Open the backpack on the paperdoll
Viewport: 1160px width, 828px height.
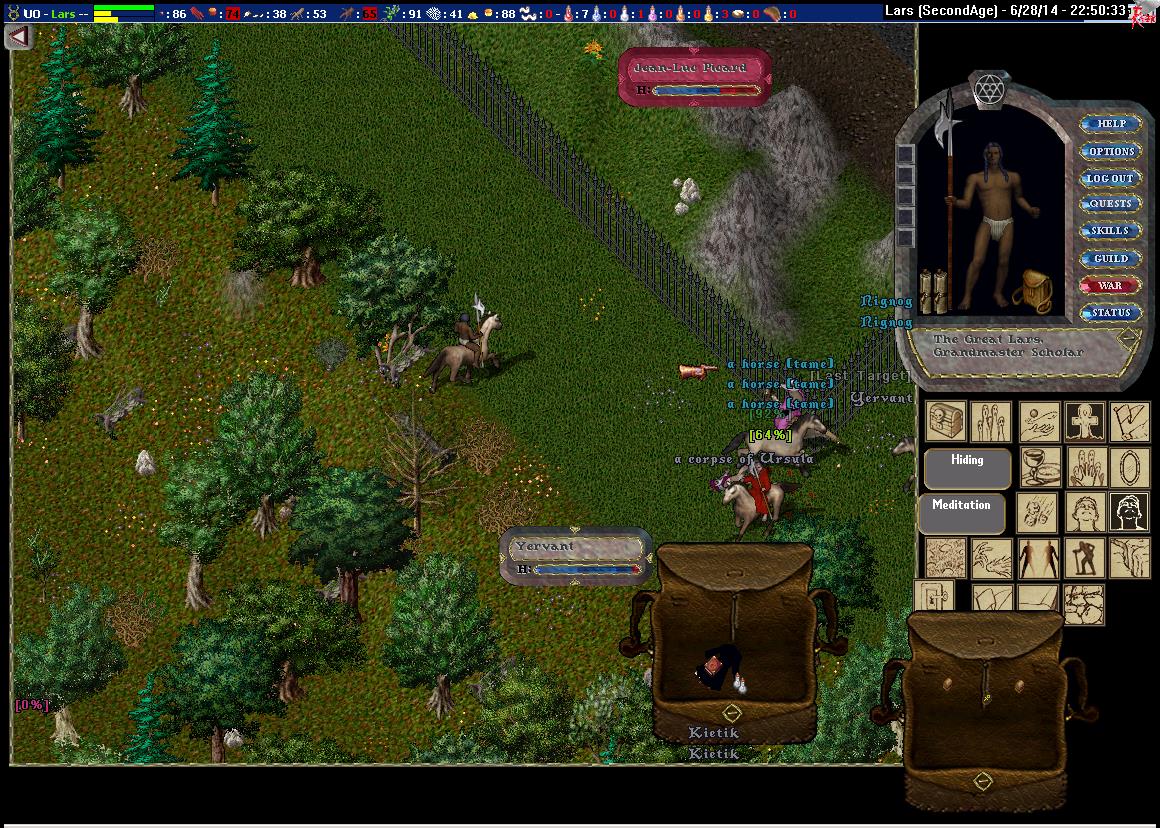coord(1029,291)
